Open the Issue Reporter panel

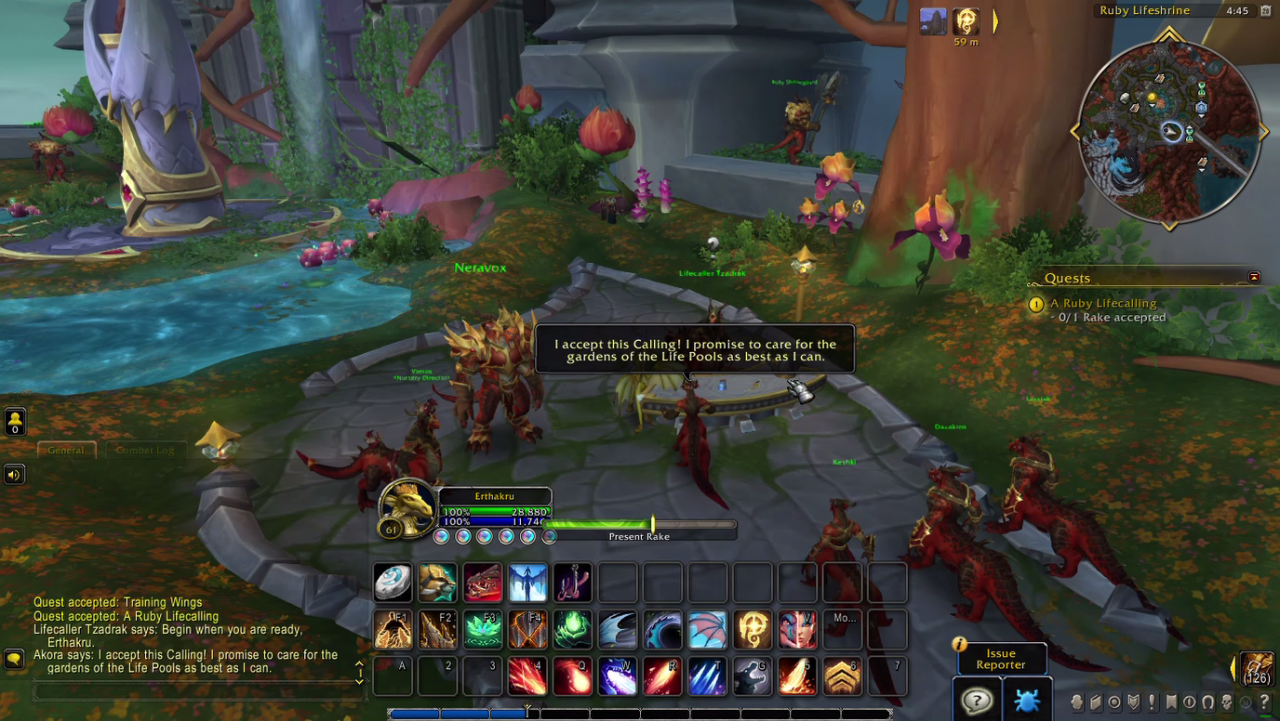tap(1001, 659)
